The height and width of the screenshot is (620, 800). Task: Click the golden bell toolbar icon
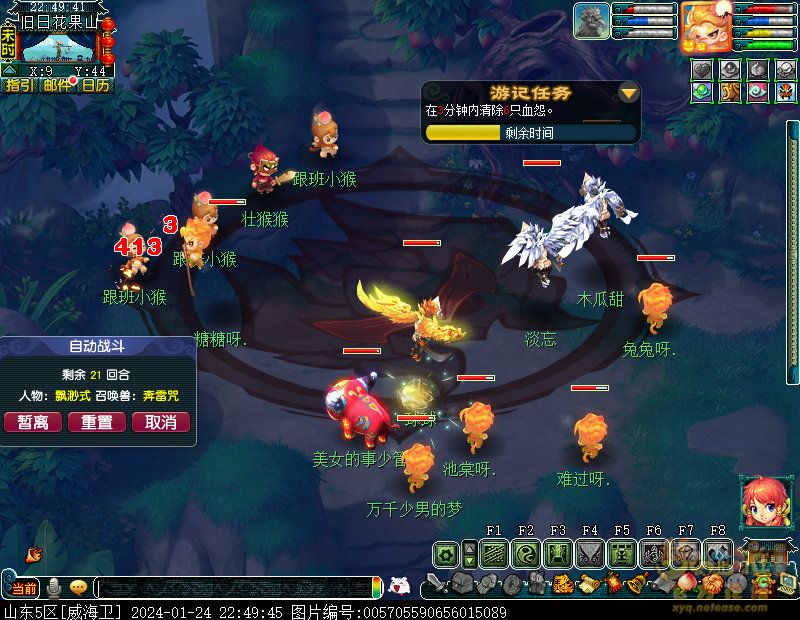pos(634,584)
